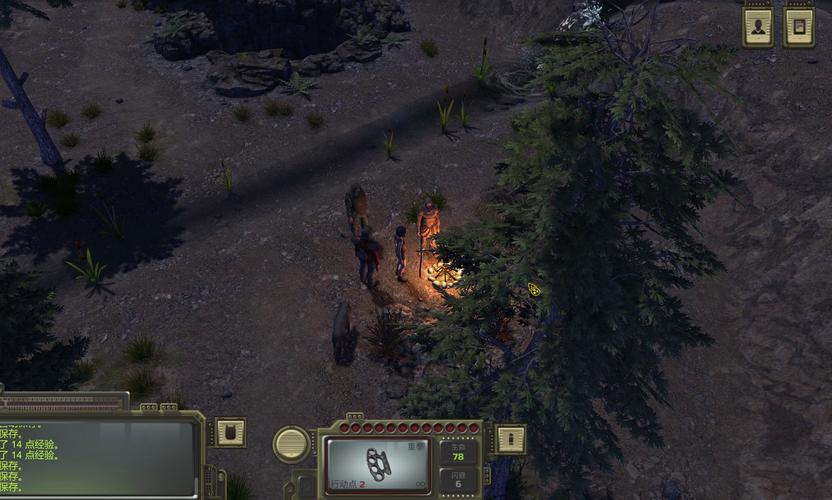Open the backpack inventory button
This screenshot has height=500, width=832.
pyautogui.click(x=230, y=433)
